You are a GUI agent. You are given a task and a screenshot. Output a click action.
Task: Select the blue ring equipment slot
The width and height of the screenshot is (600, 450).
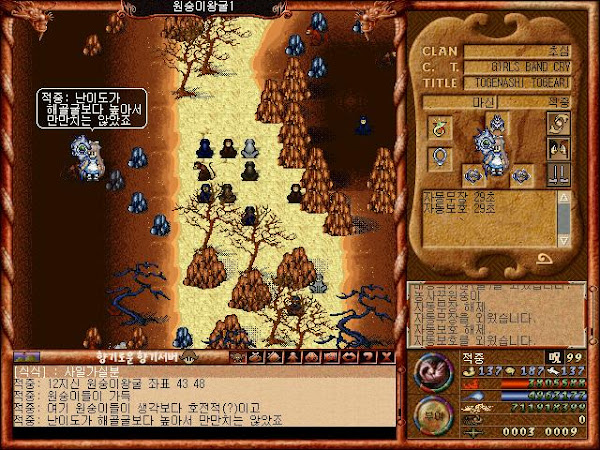438,157
